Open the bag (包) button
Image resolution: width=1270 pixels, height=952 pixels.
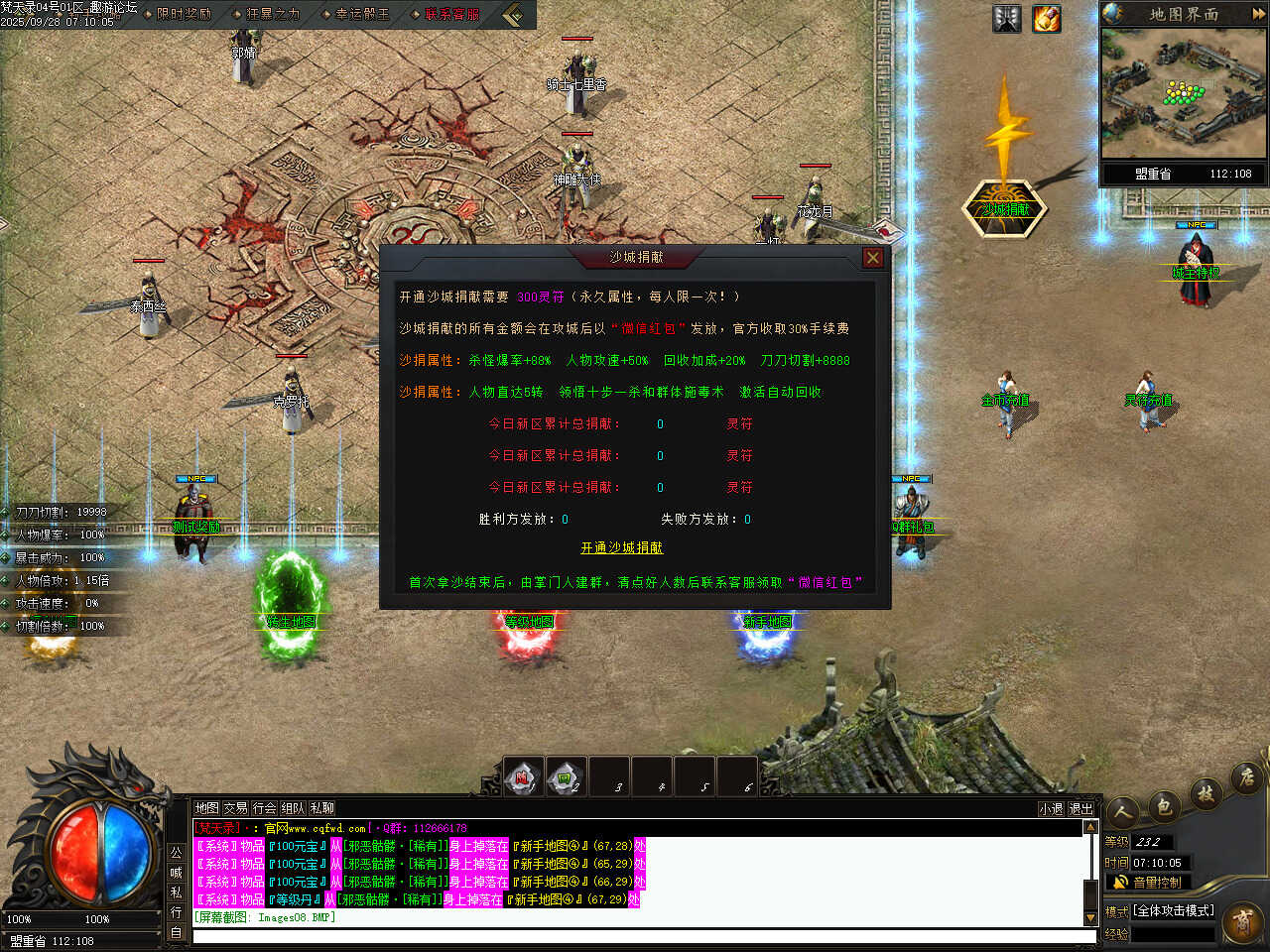tap(1164, 806)
